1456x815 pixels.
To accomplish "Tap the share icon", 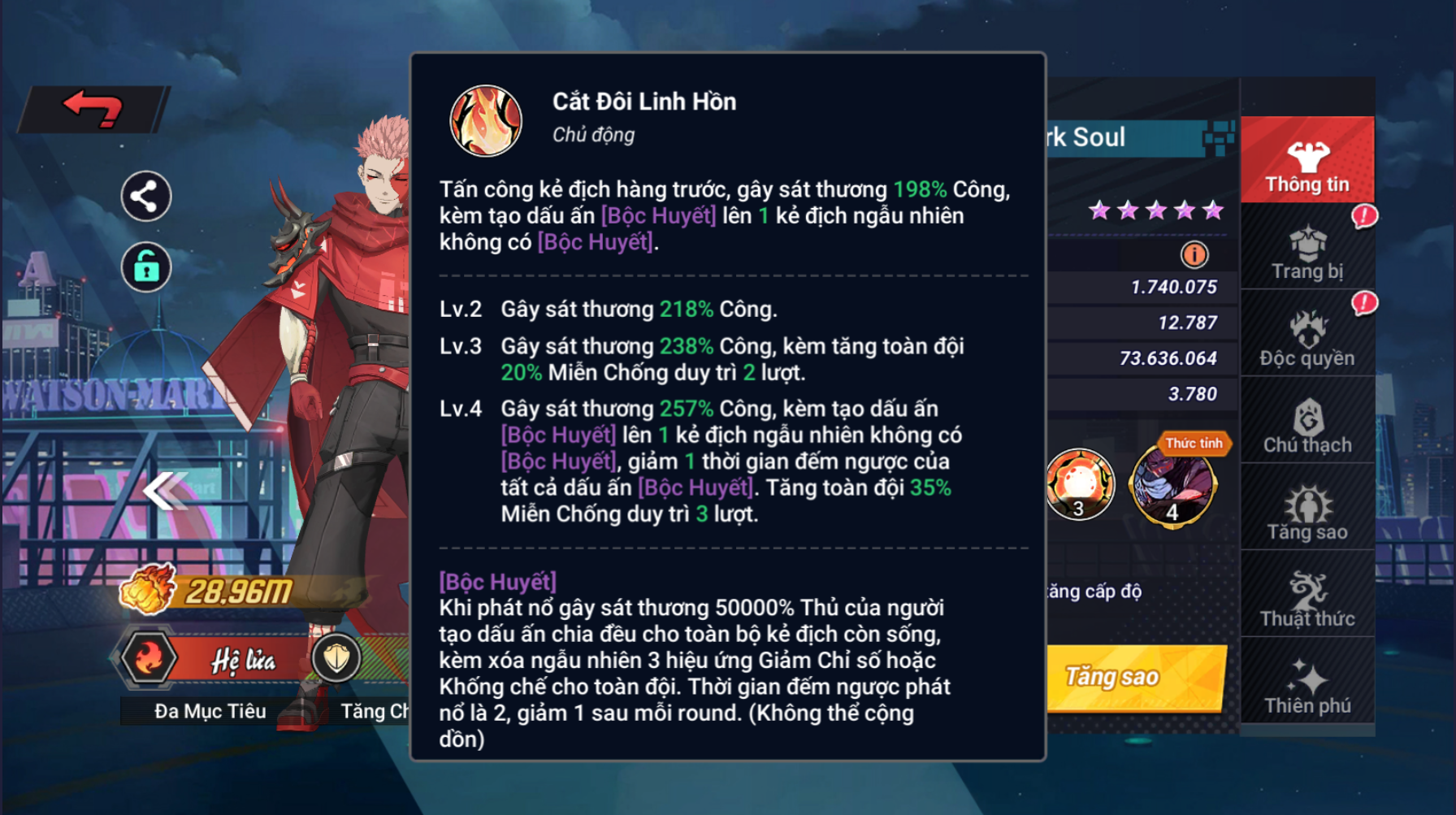I will pos(146,196).
